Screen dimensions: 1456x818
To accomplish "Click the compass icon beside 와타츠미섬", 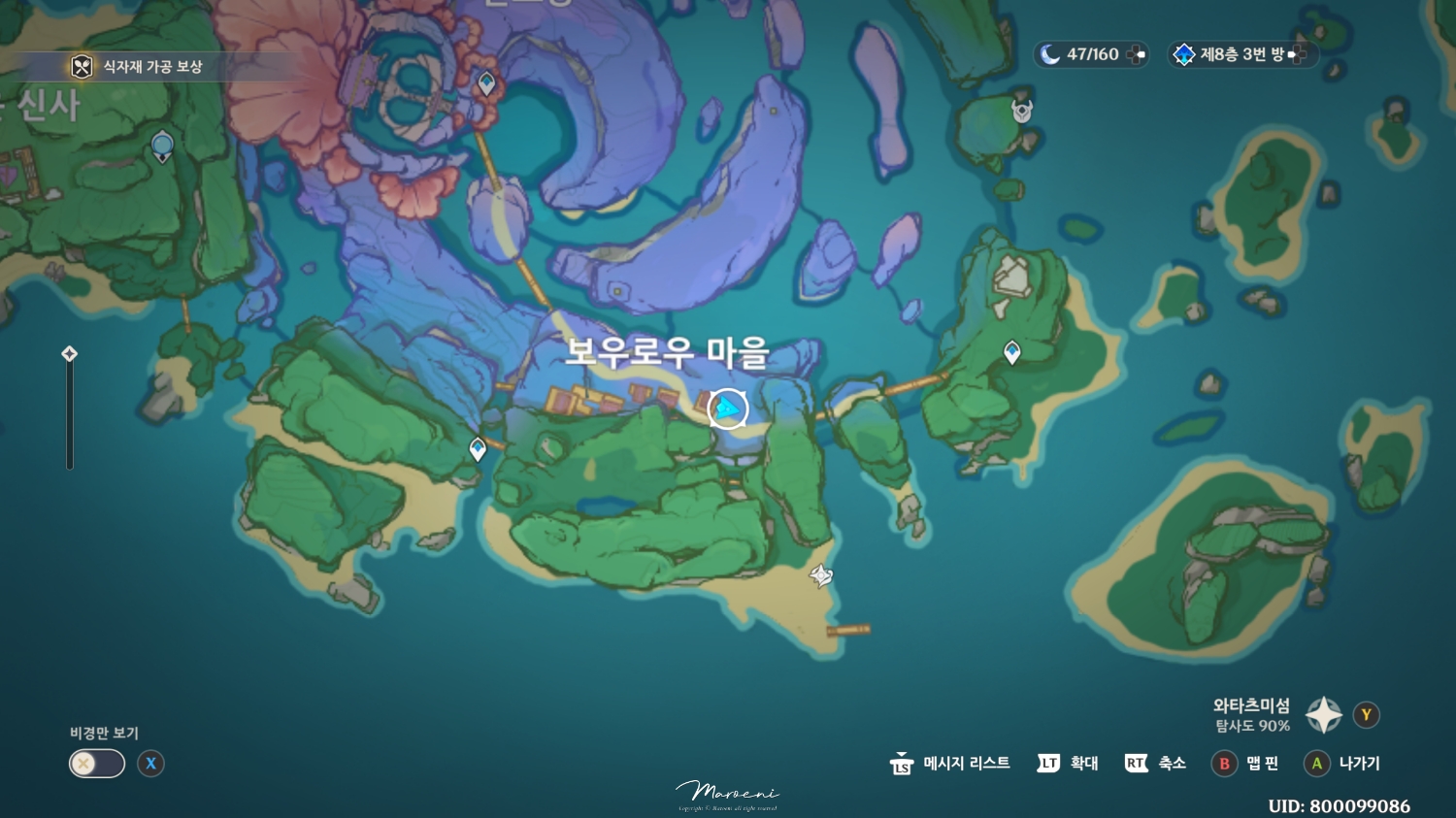I will [x=1322, y=714].
